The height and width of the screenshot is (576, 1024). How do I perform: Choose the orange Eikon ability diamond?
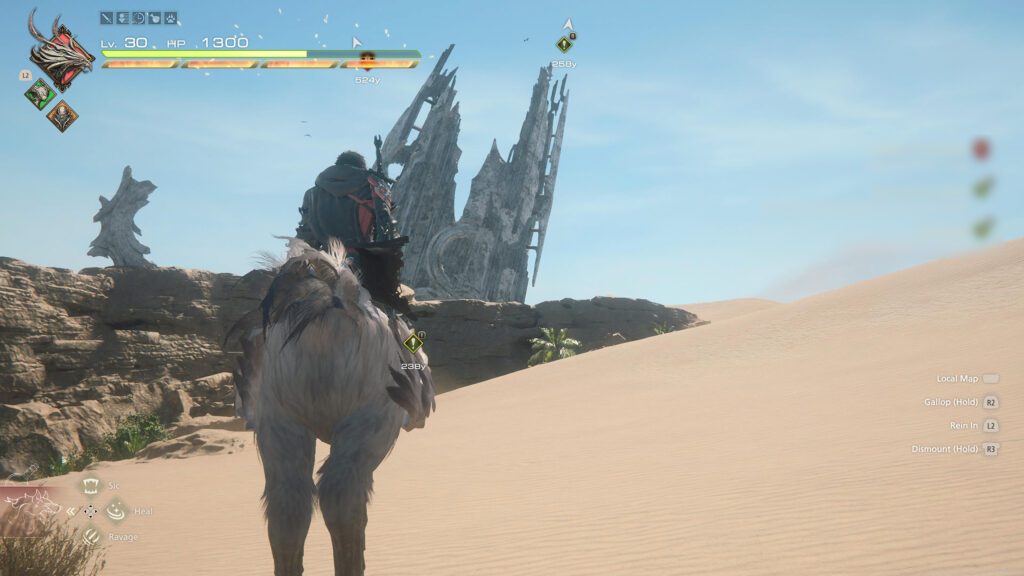pyautogui.click(x=61, y=116)
